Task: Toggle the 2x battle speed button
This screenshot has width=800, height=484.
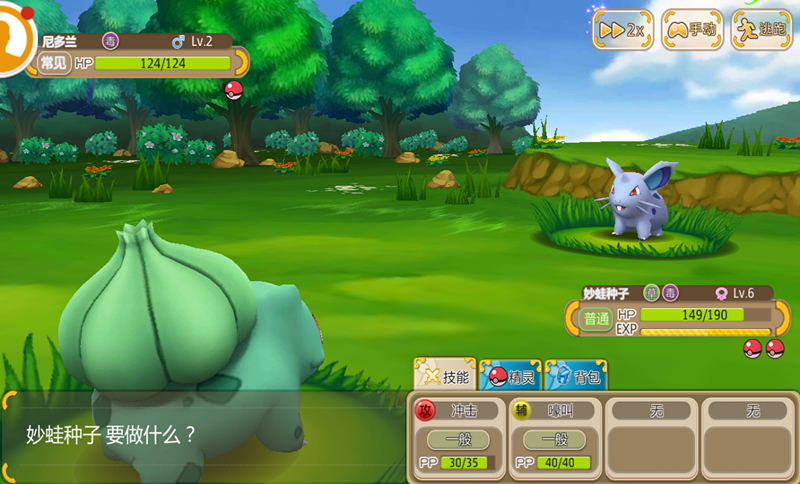Action: (x=623, y=30)
